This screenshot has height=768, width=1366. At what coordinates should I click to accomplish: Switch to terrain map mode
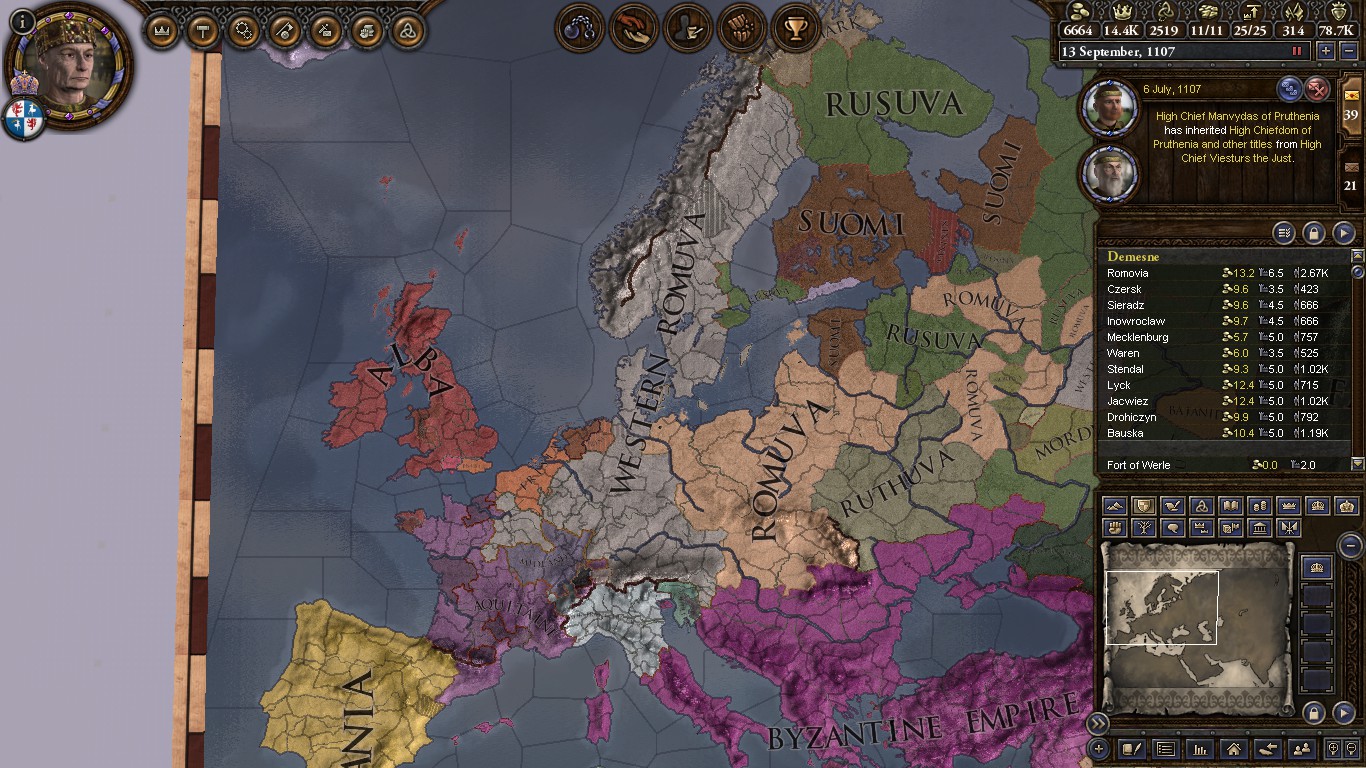(1114, 507)
